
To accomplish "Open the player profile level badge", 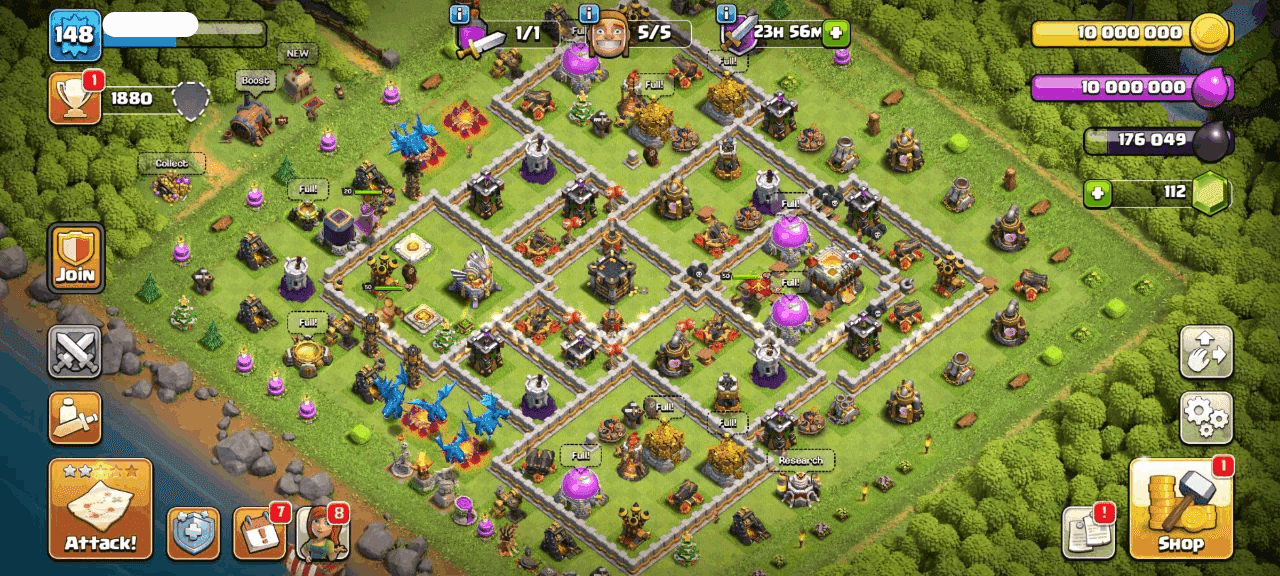I will click(75, 35).
